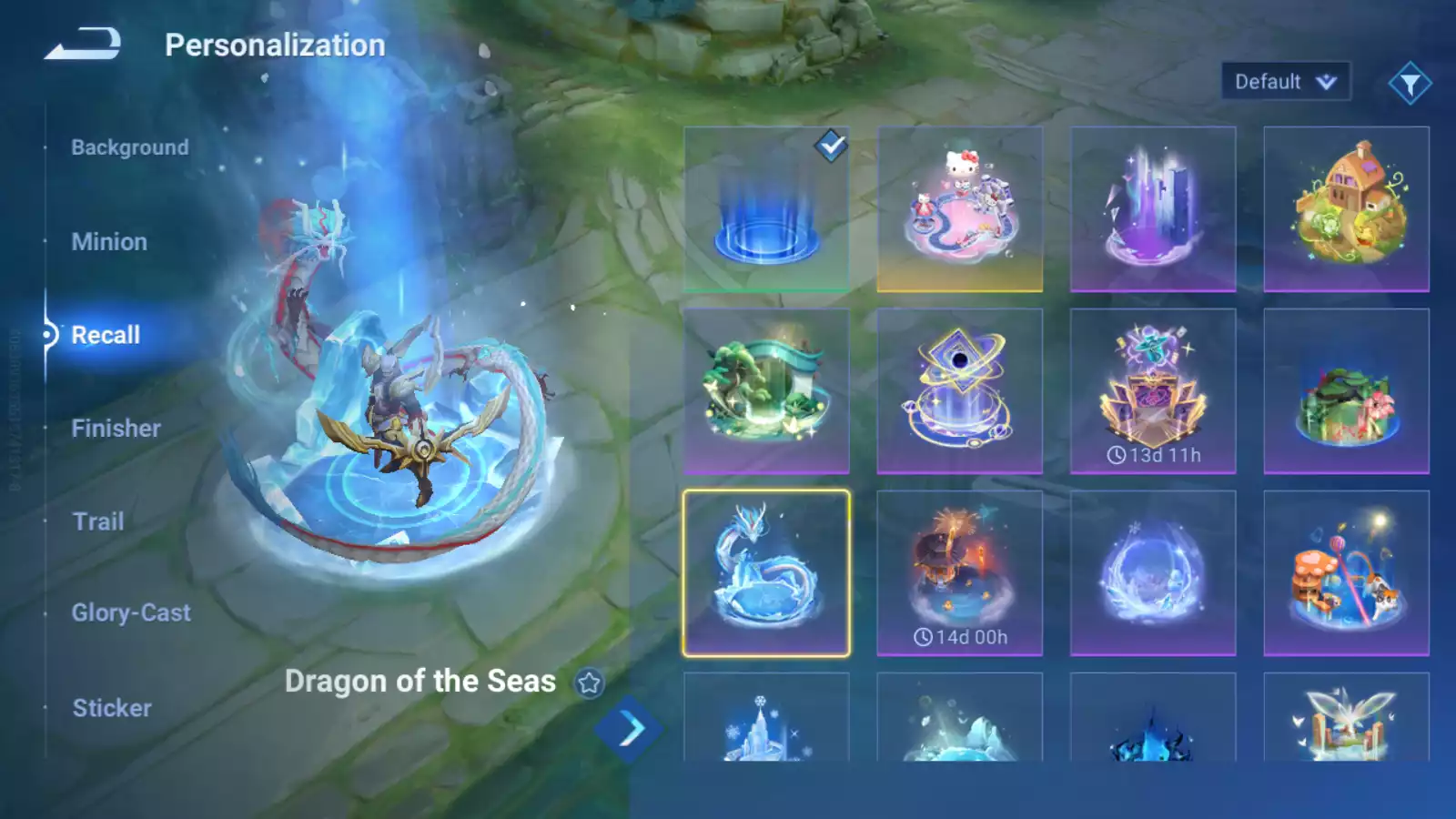Choose the Hello Kitty recall effect
Image resolution: width=1456 pixels, height=819 pixels.
pyautogui.click(x=960, y=209)
